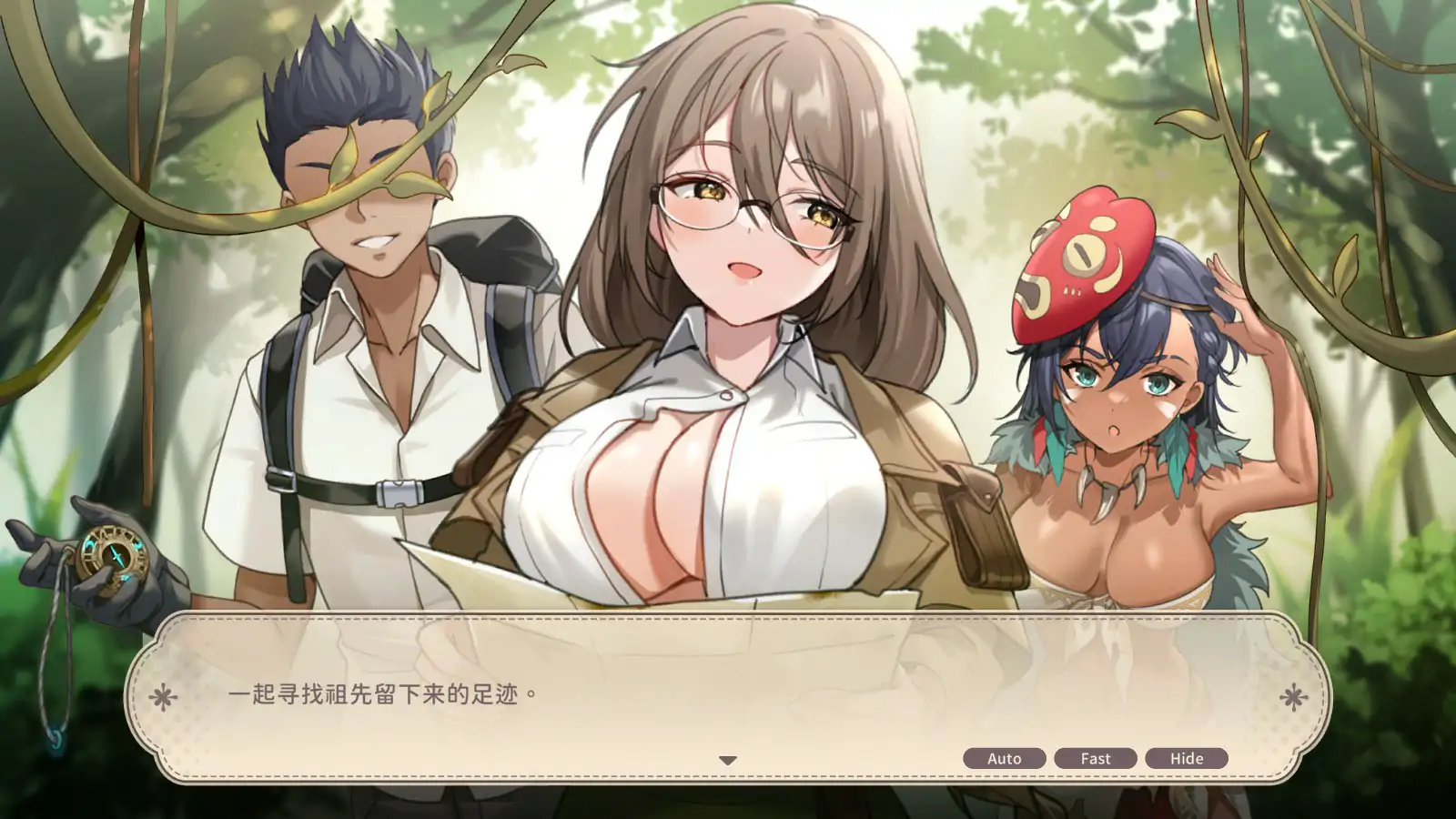Hide the dialogue box
Screen dimensions: 1456x819
point(1187,757)
